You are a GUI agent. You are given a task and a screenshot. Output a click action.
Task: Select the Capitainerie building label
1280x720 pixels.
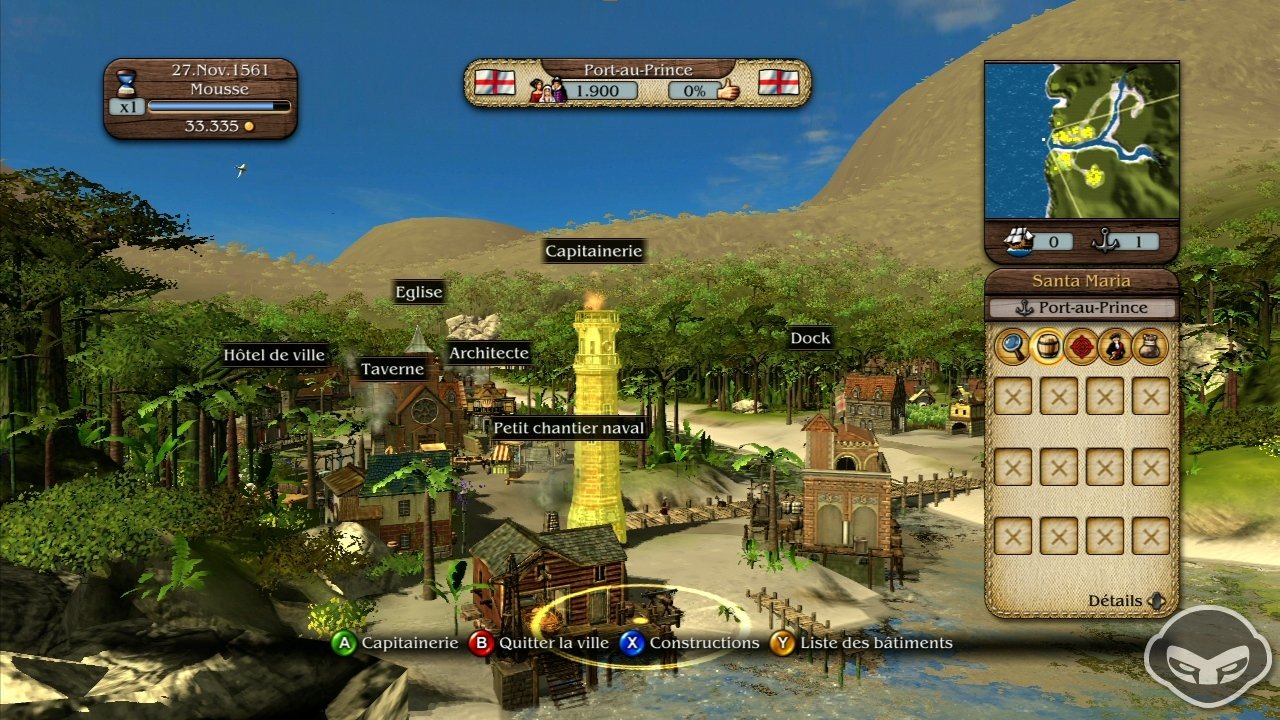594,251
